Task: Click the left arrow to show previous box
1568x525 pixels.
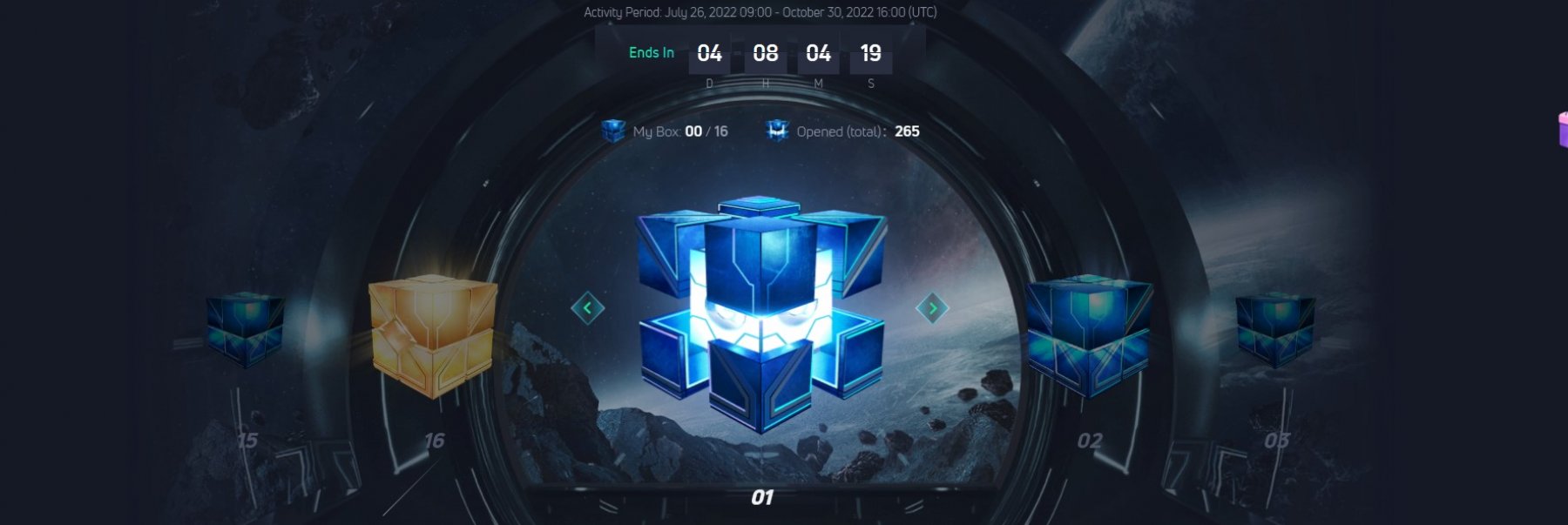Action: point(587,307)
